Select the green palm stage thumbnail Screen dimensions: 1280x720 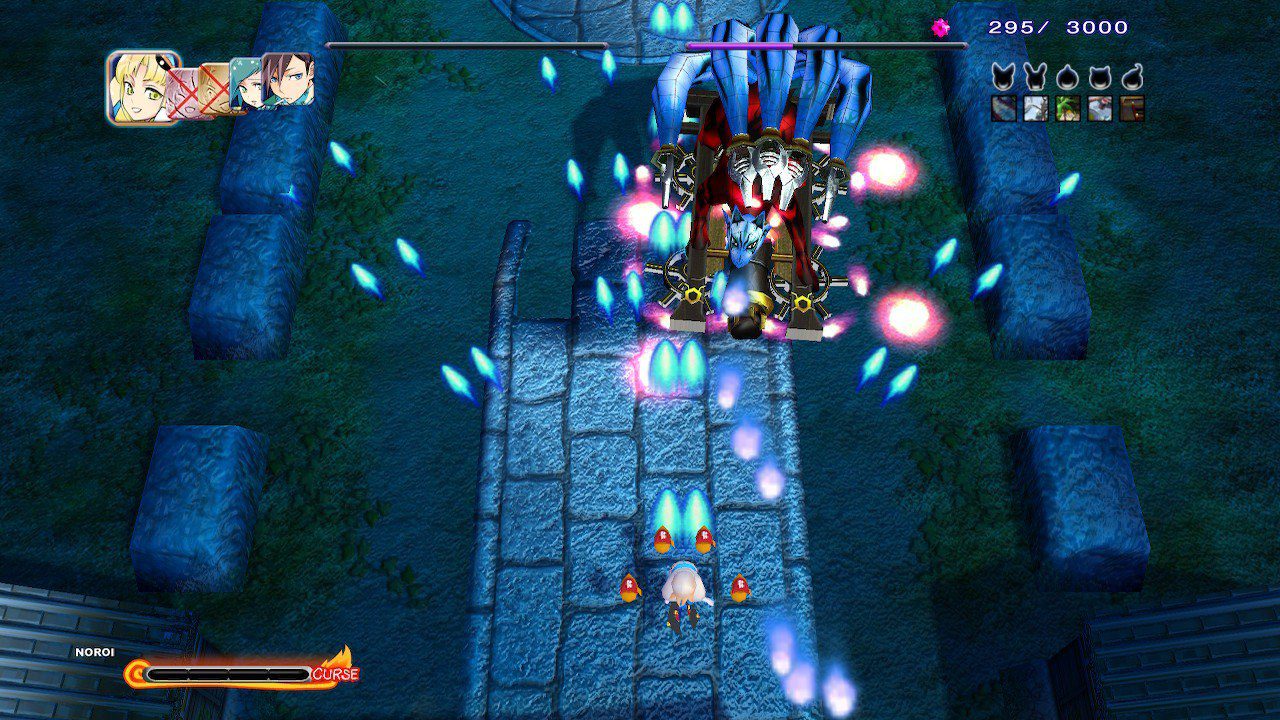coord(1068,109)
